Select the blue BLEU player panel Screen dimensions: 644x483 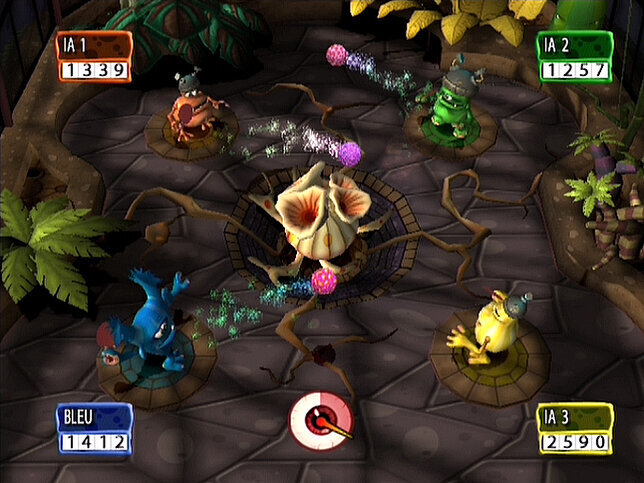tap(94, 428)
